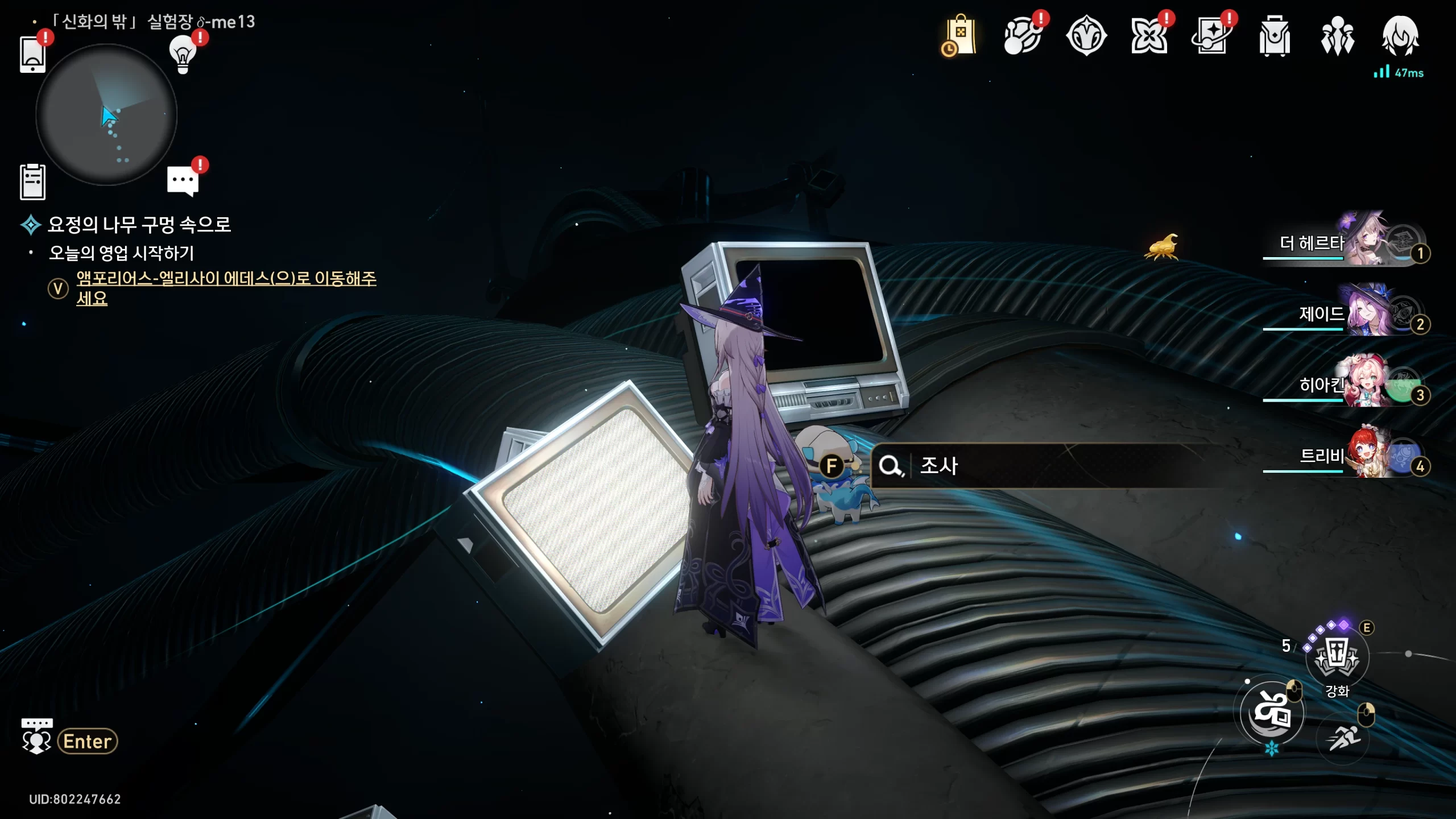
Task: Toggle the sprint running icon
Action: (x=1343, y=738)
